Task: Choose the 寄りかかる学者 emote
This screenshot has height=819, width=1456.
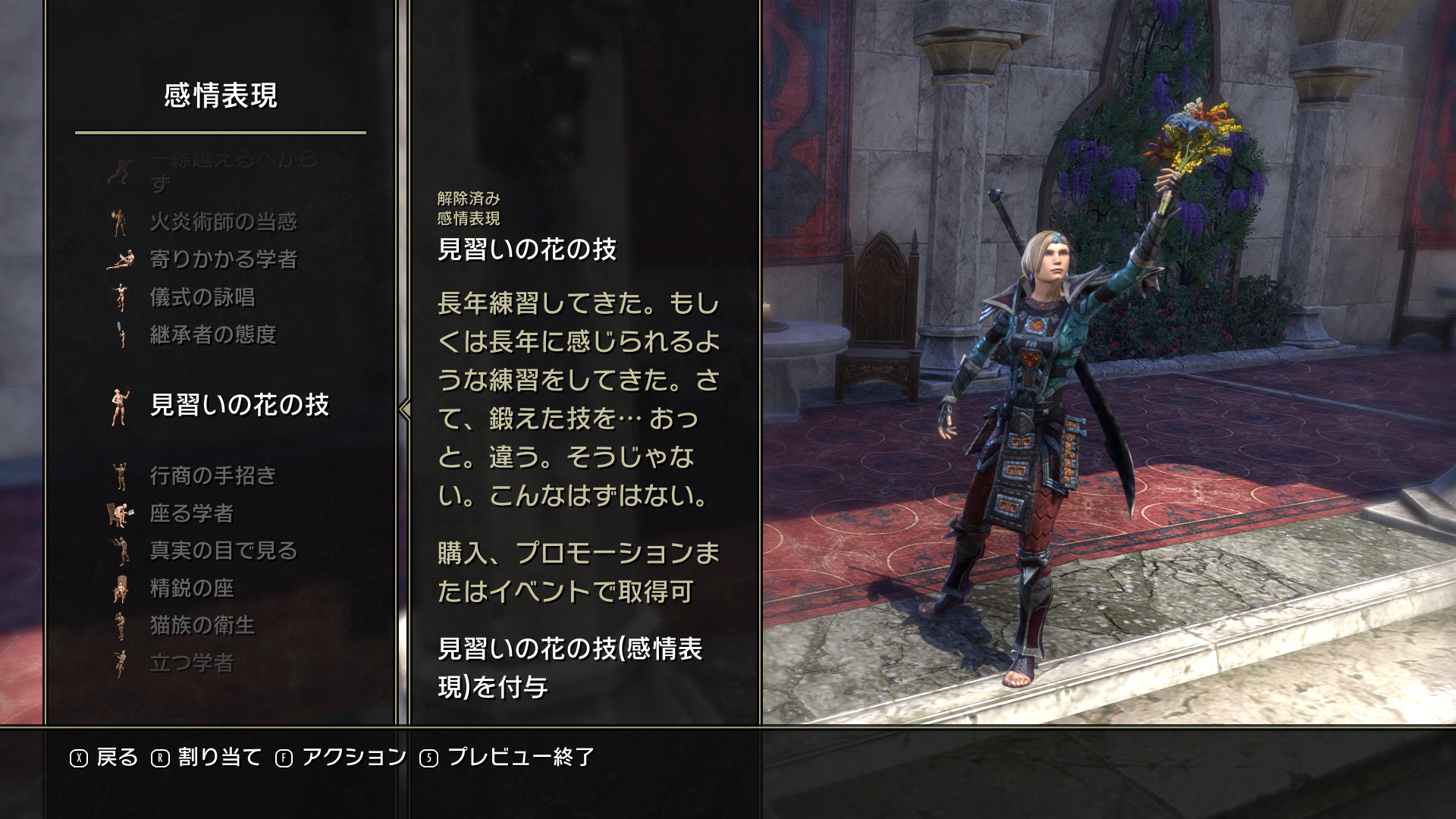Action: [223, 259]
